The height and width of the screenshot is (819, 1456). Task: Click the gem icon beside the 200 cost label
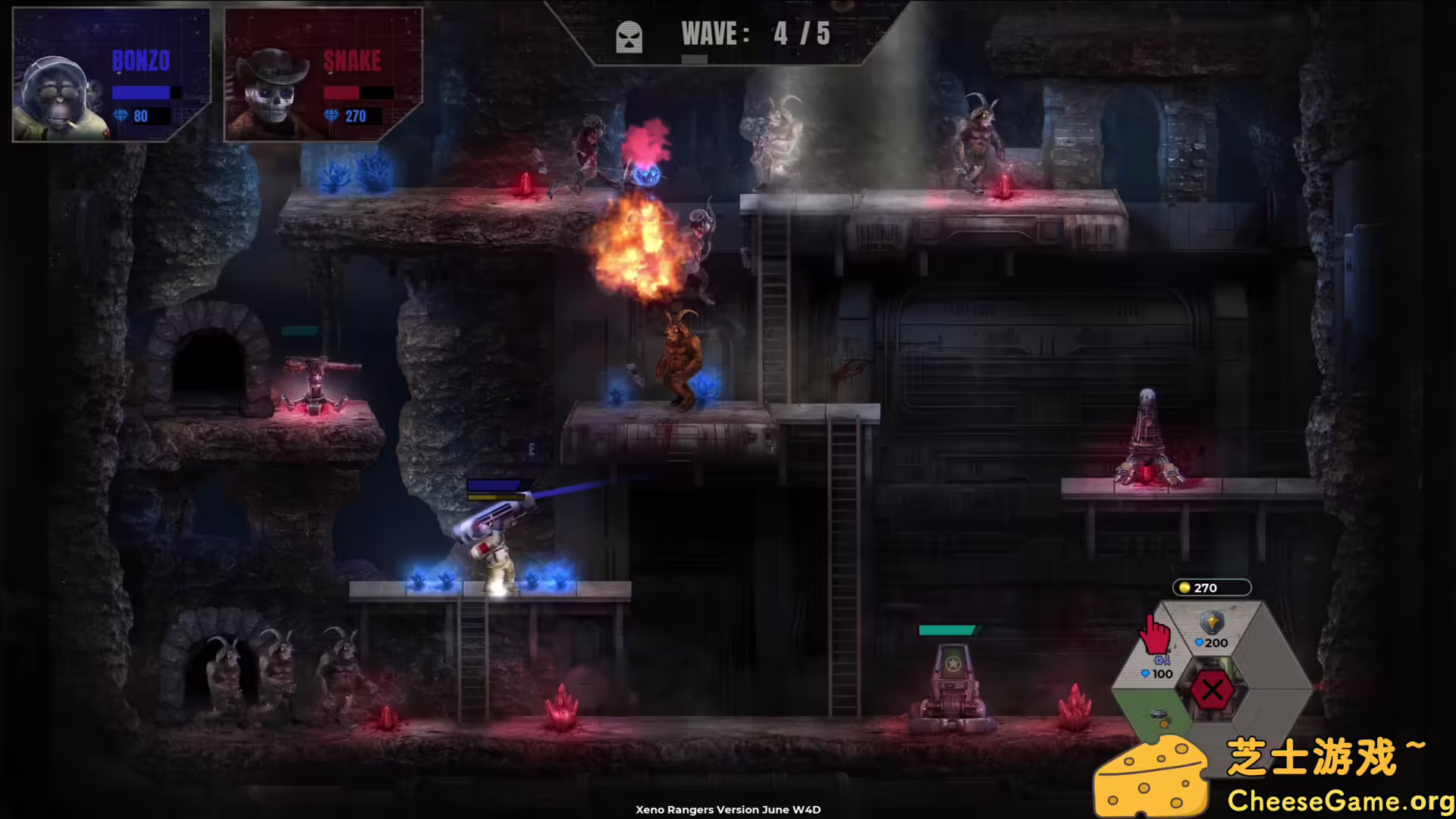(1200, 642)
